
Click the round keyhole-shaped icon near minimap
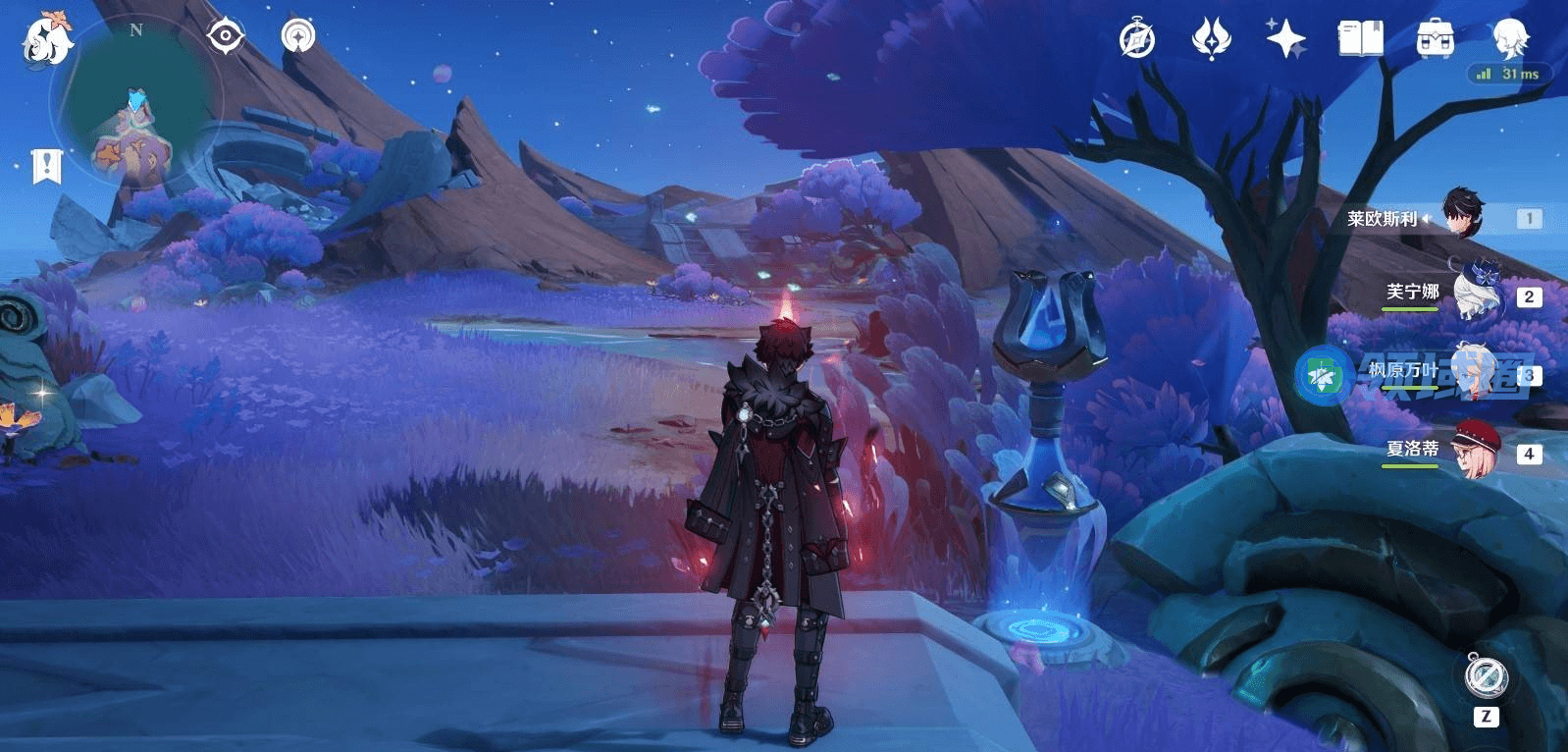pos(297,36)
